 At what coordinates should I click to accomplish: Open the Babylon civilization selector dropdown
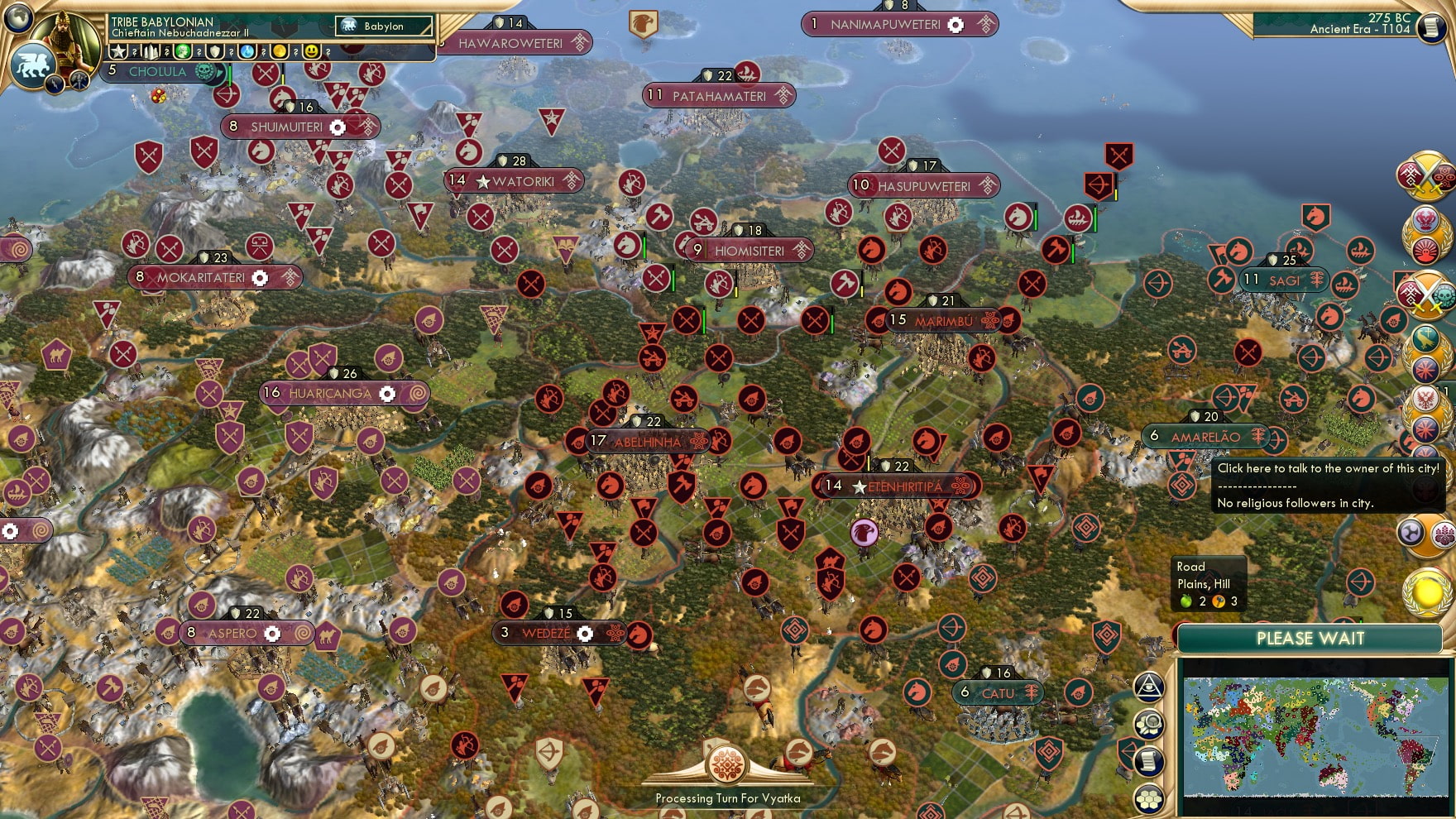(385, 26)
